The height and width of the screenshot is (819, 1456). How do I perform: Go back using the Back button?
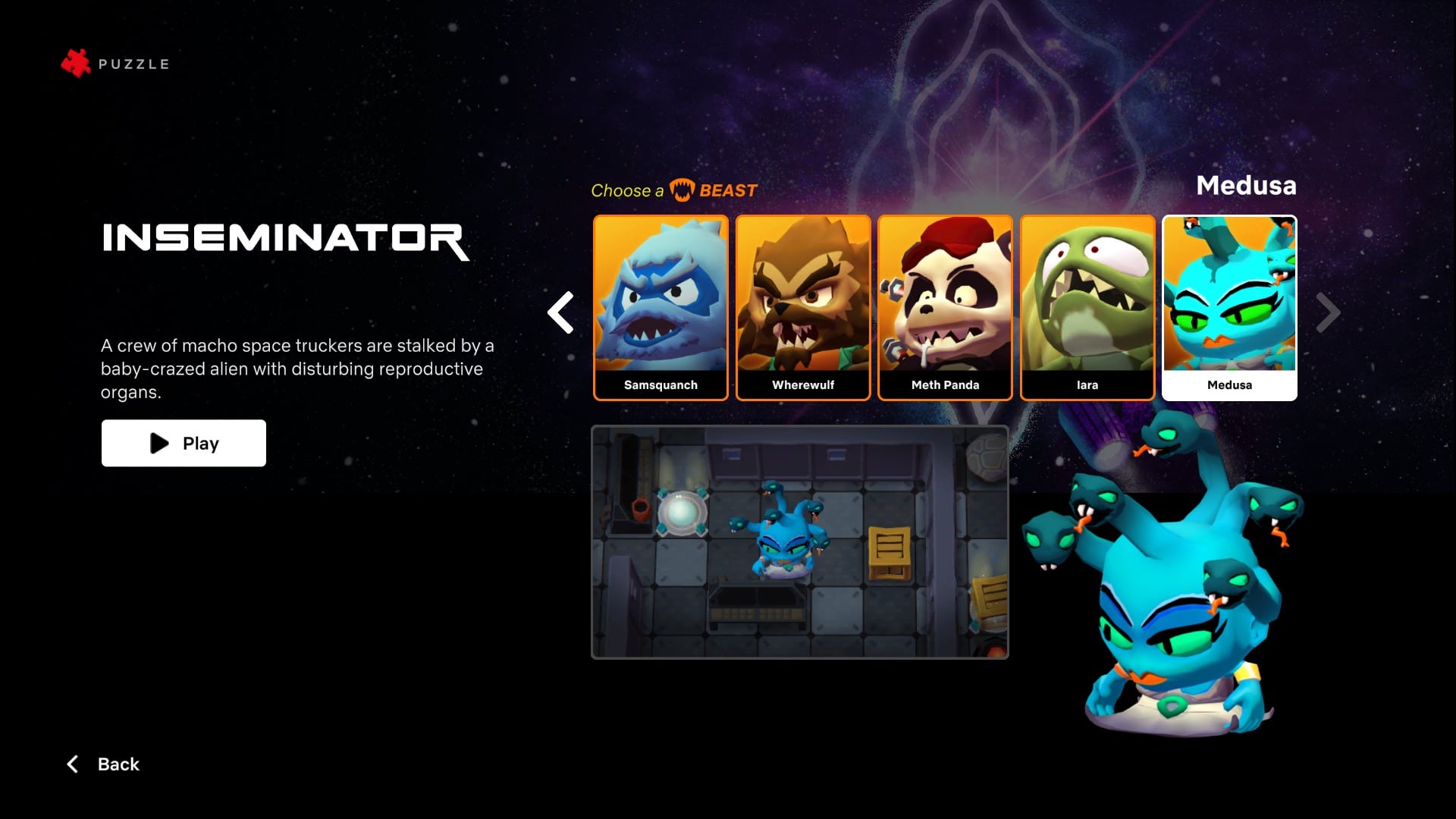[x=104, y=764]
